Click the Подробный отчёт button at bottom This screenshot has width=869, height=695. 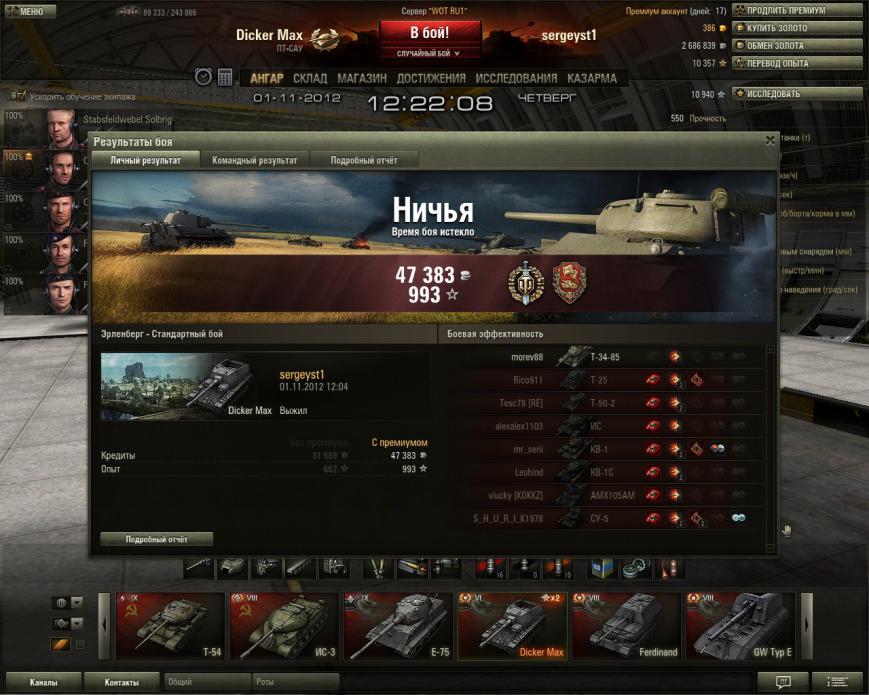[x=156, y=539]
